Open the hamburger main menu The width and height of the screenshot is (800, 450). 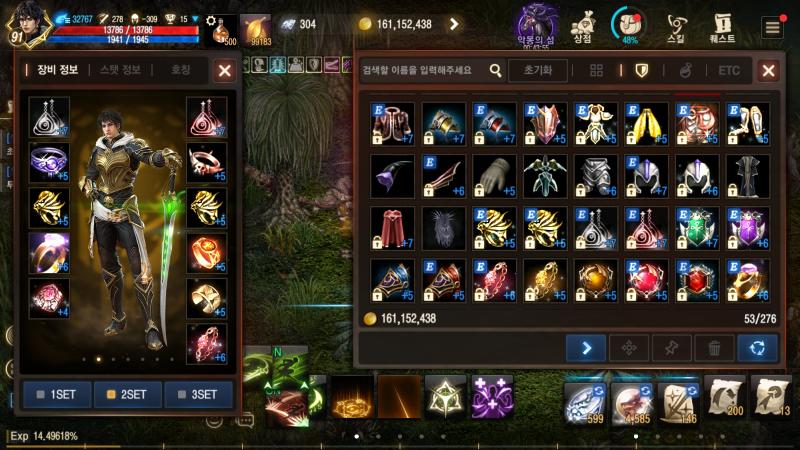point(772,27)
